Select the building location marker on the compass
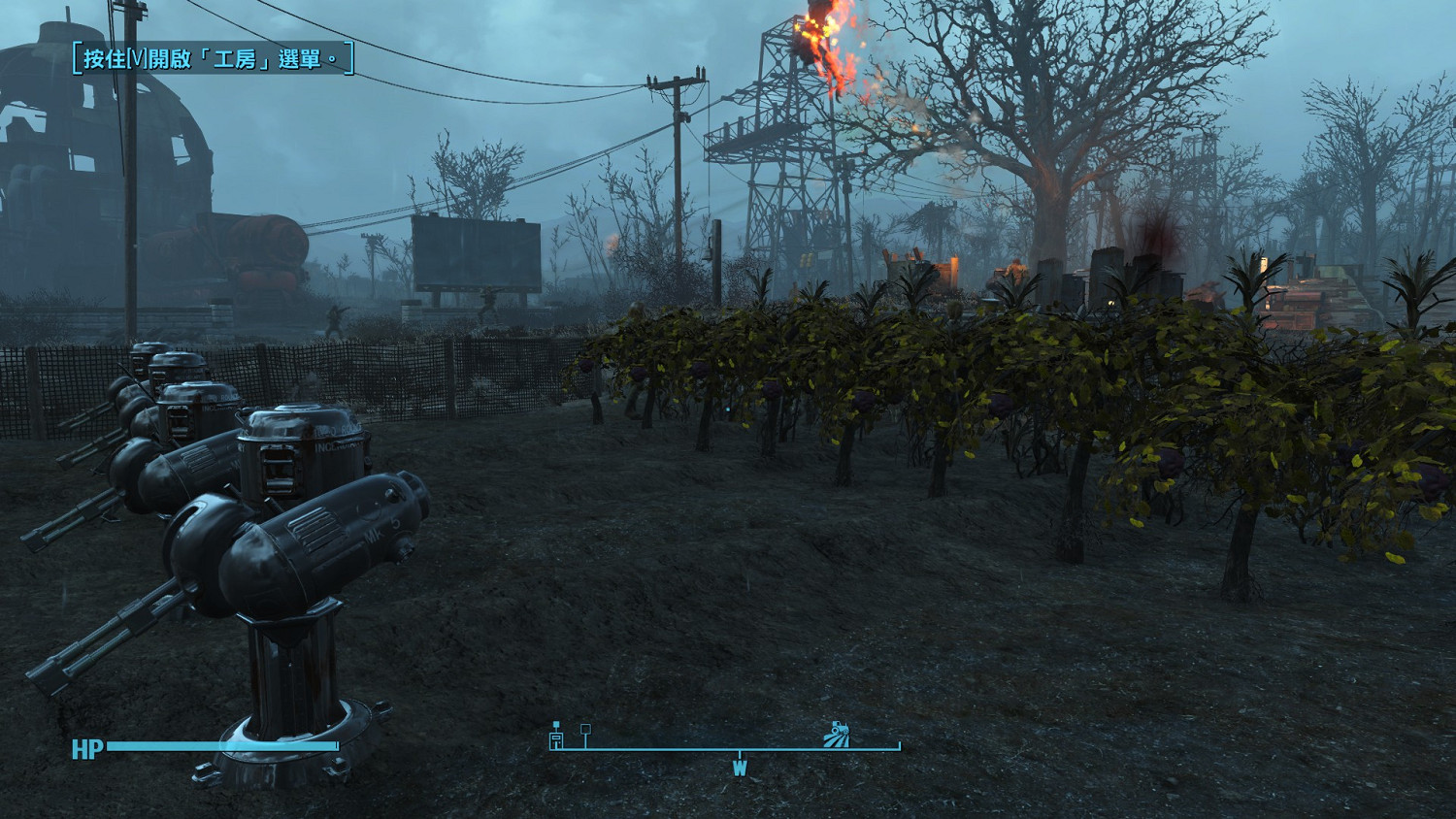Viewport: 1456px width, 819px height. (556, 737)
